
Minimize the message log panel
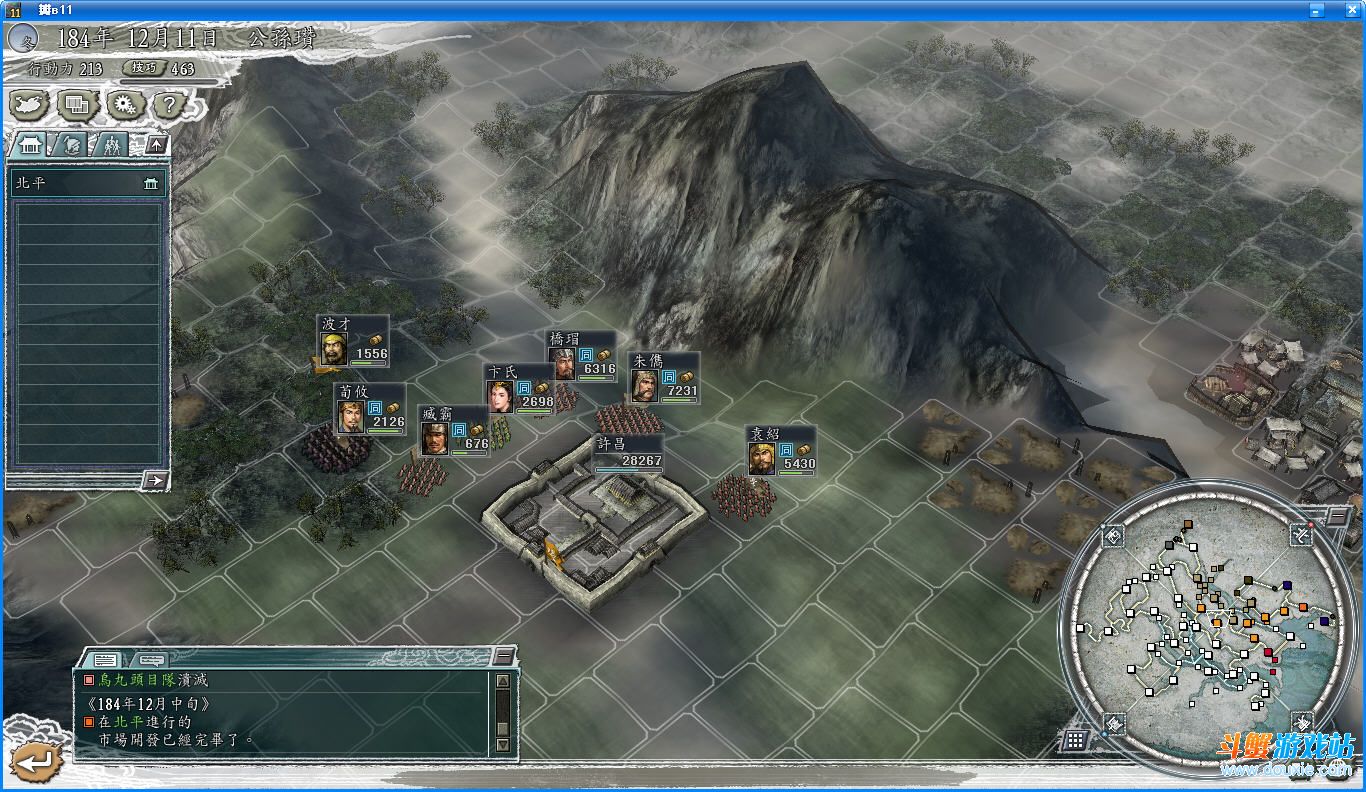tap(505, 656)
